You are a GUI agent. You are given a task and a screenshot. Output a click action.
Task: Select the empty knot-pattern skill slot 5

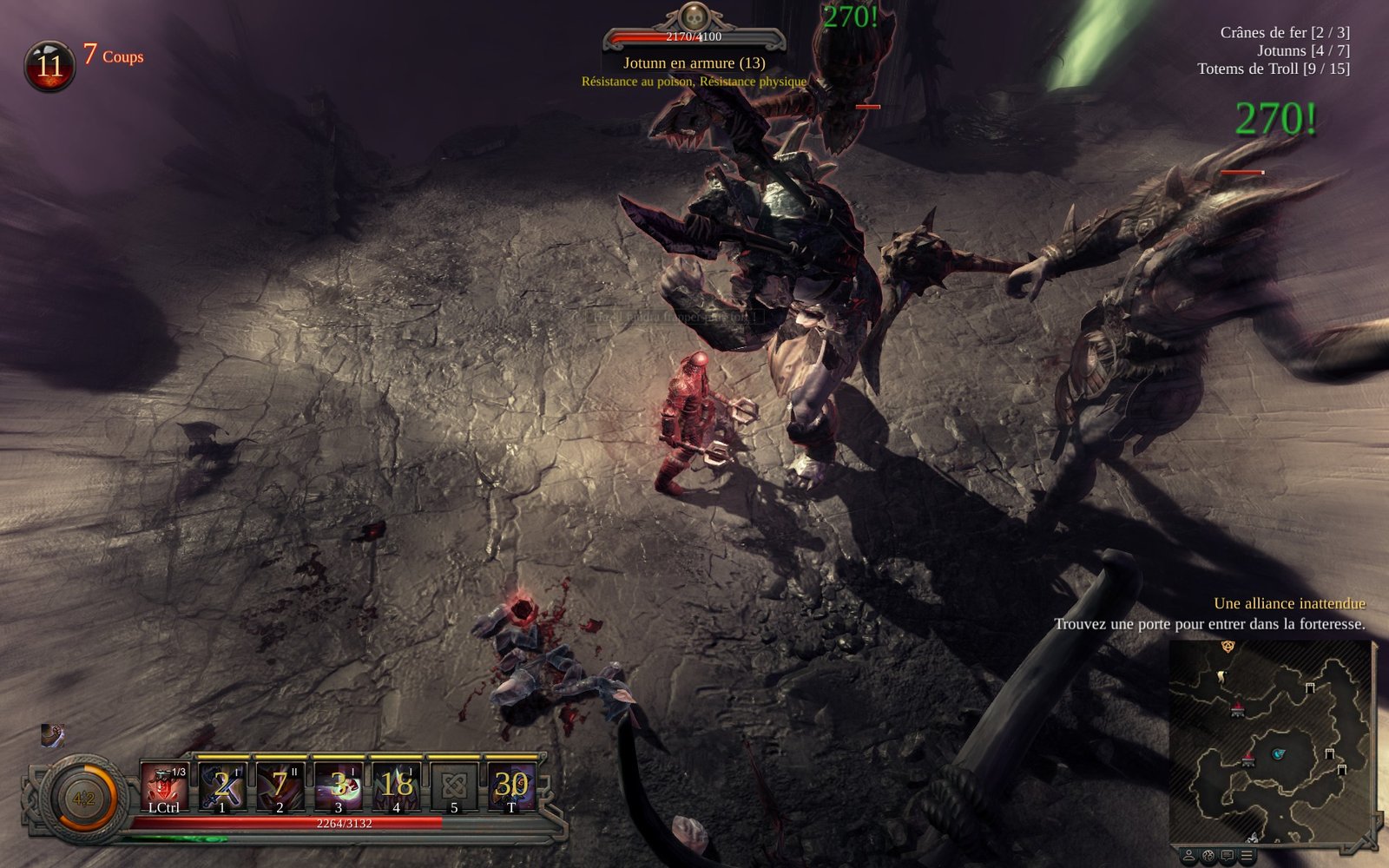454,786
